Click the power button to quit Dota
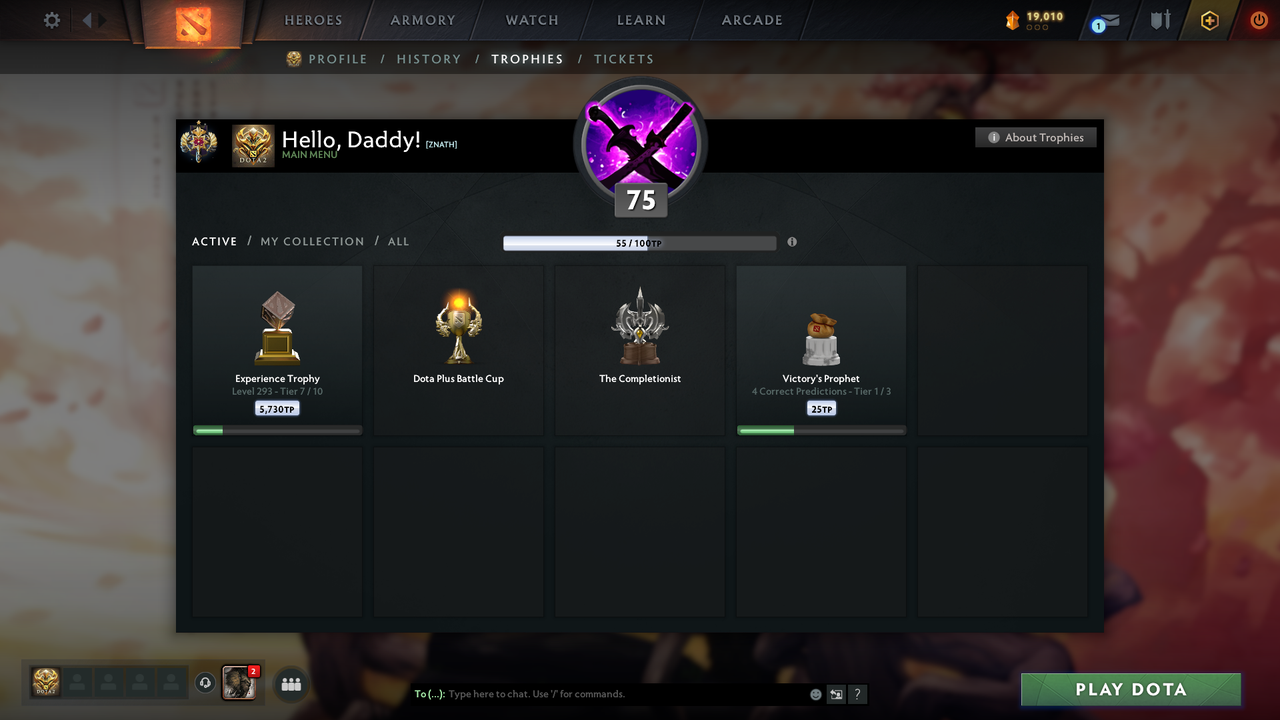Screen dimensions: 1280x720 (x=1259, y=19)
